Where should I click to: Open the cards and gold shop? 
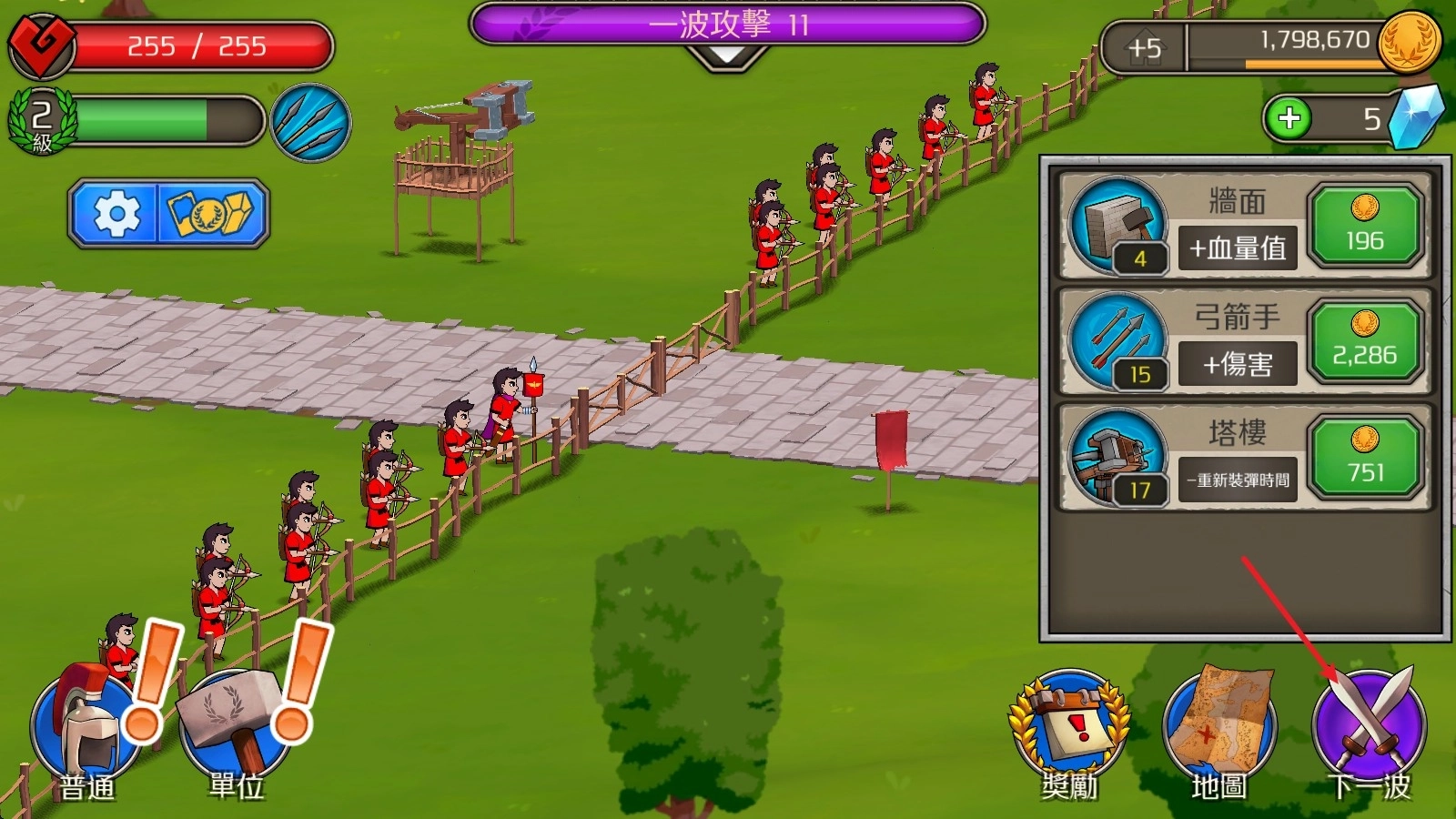[x=214, y=214]
